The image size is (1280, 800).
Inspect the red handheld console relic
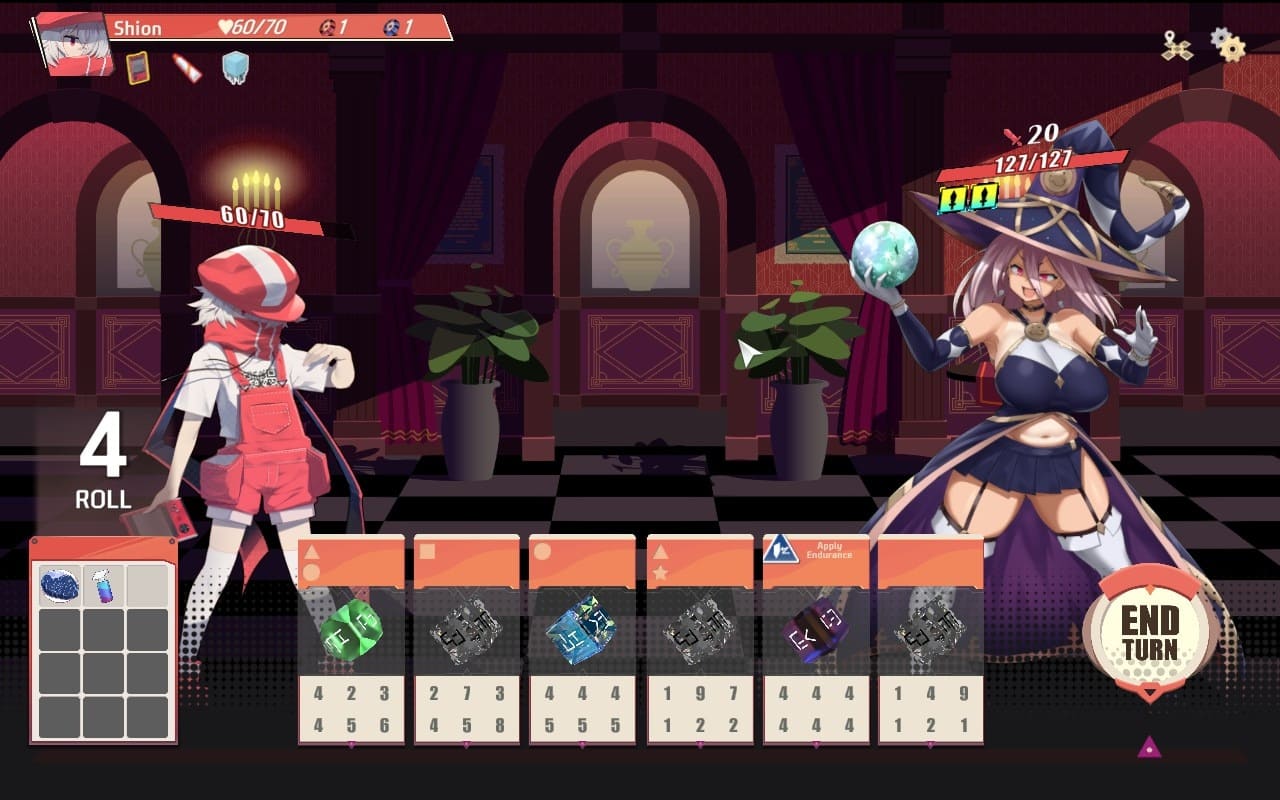point(137,68)
